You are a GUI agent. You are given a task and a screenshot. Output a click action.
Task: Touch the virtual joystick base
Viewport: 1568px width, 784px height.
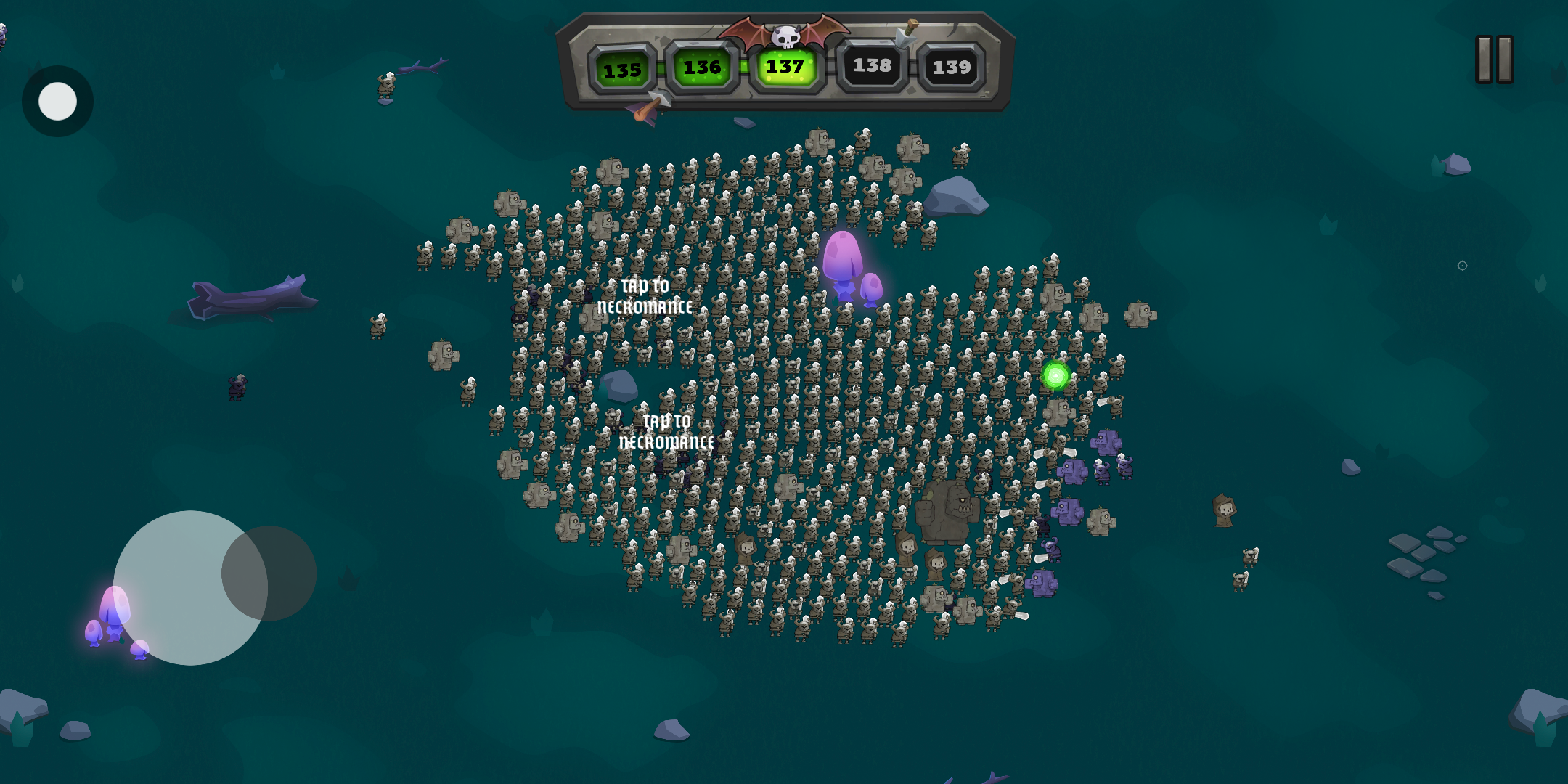[x=174, y=588]
